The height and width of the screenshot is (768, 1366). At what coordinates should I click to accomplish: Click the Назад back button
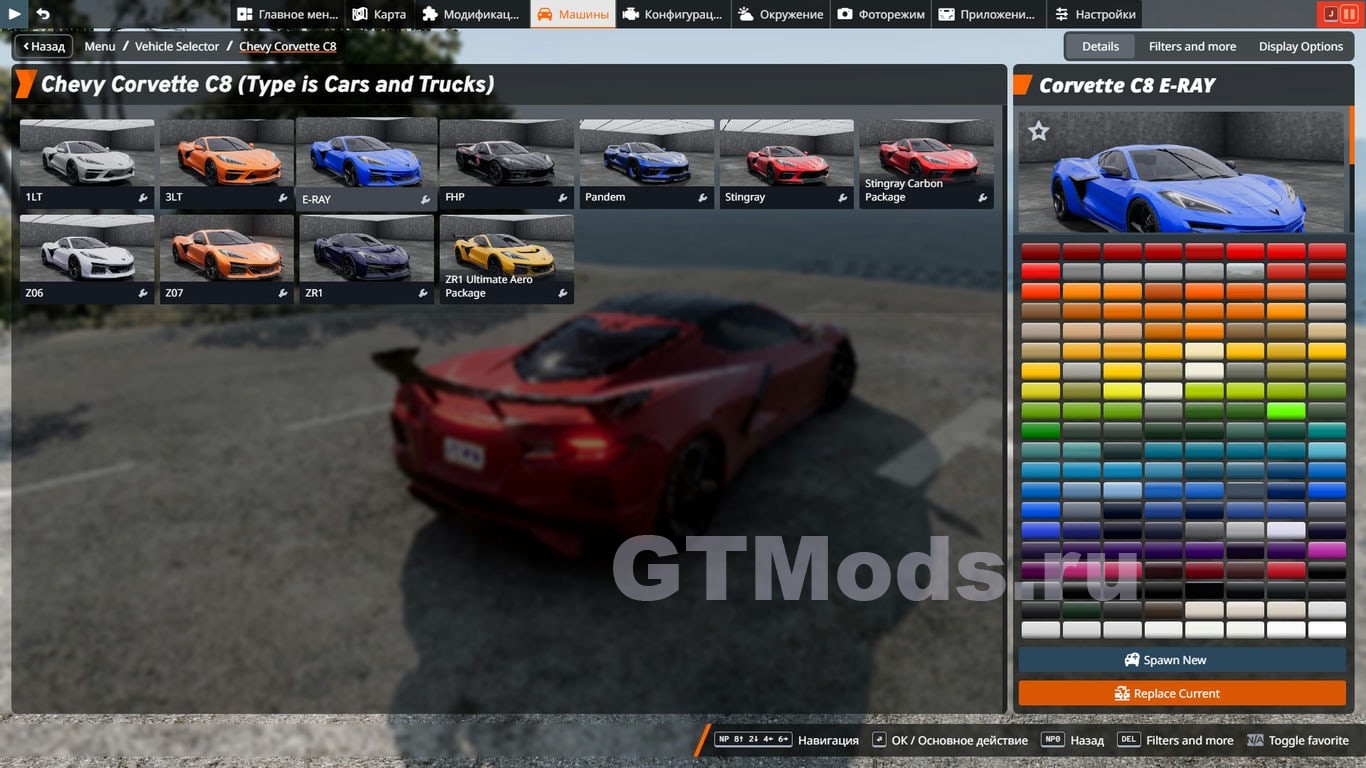click(x=43, y=46)
